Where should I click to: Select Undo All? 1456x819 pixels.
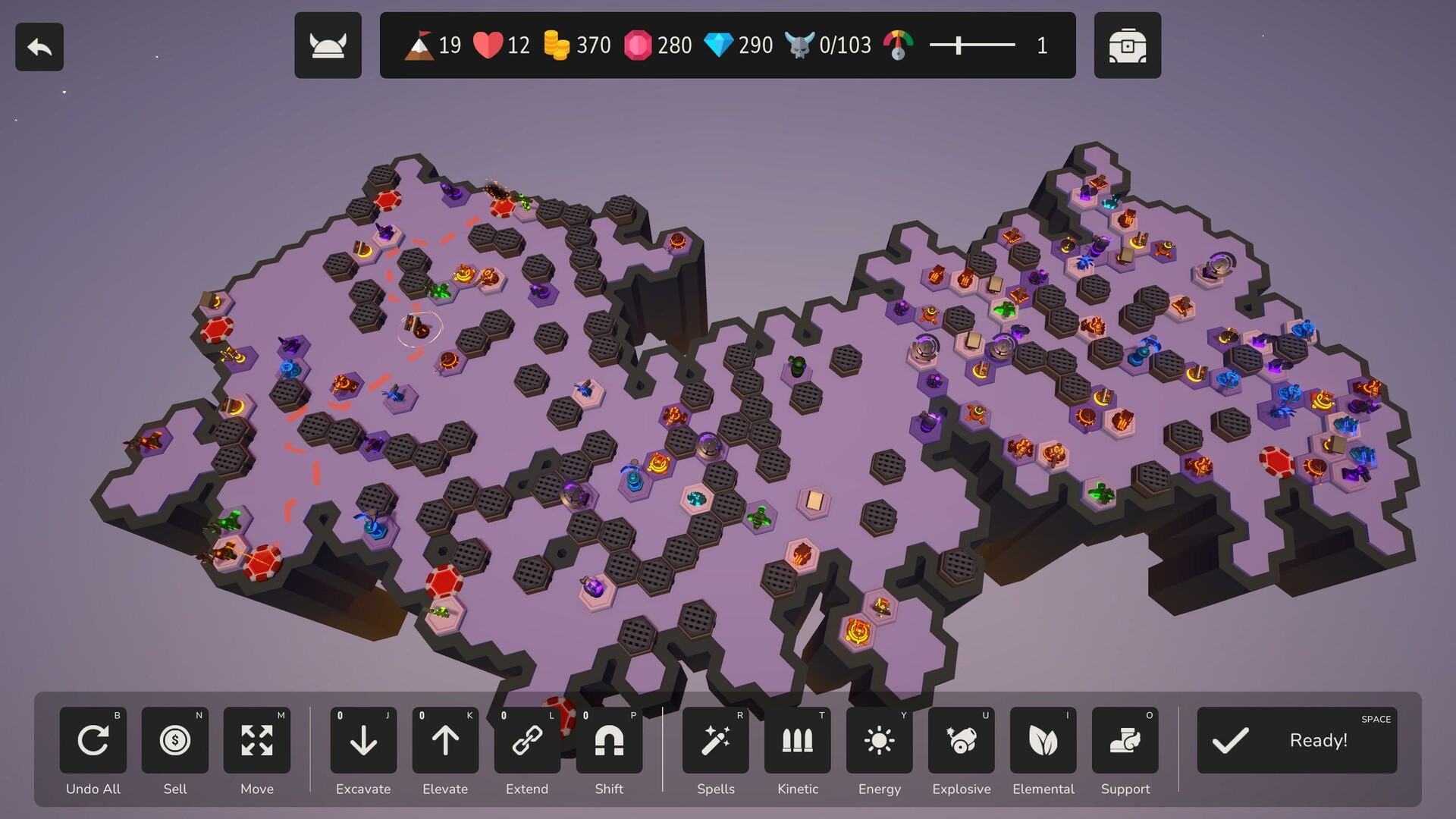click(93, 740)
